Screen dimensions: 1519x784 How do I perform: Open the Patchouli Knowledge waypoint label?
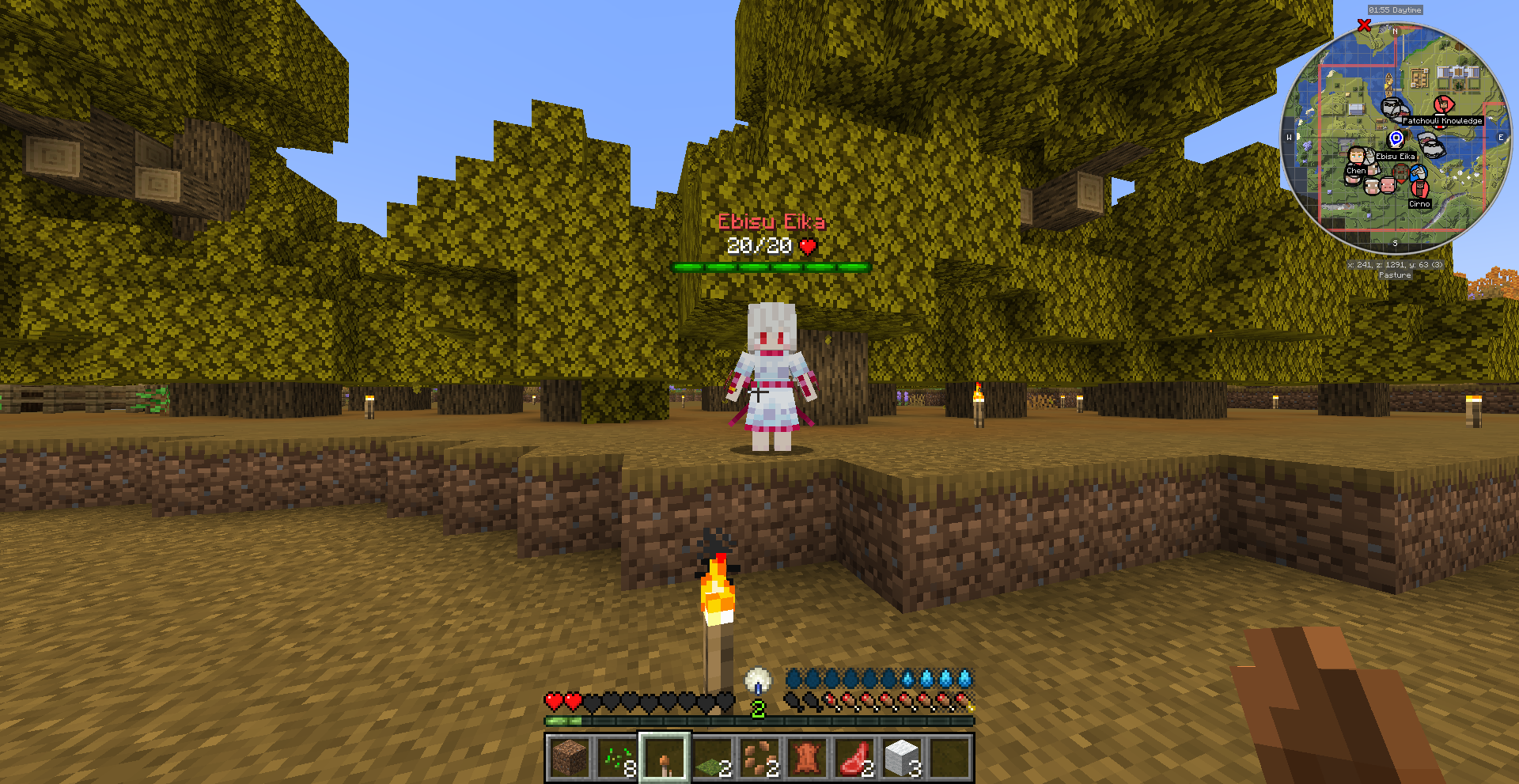[x=1442, y=121]
